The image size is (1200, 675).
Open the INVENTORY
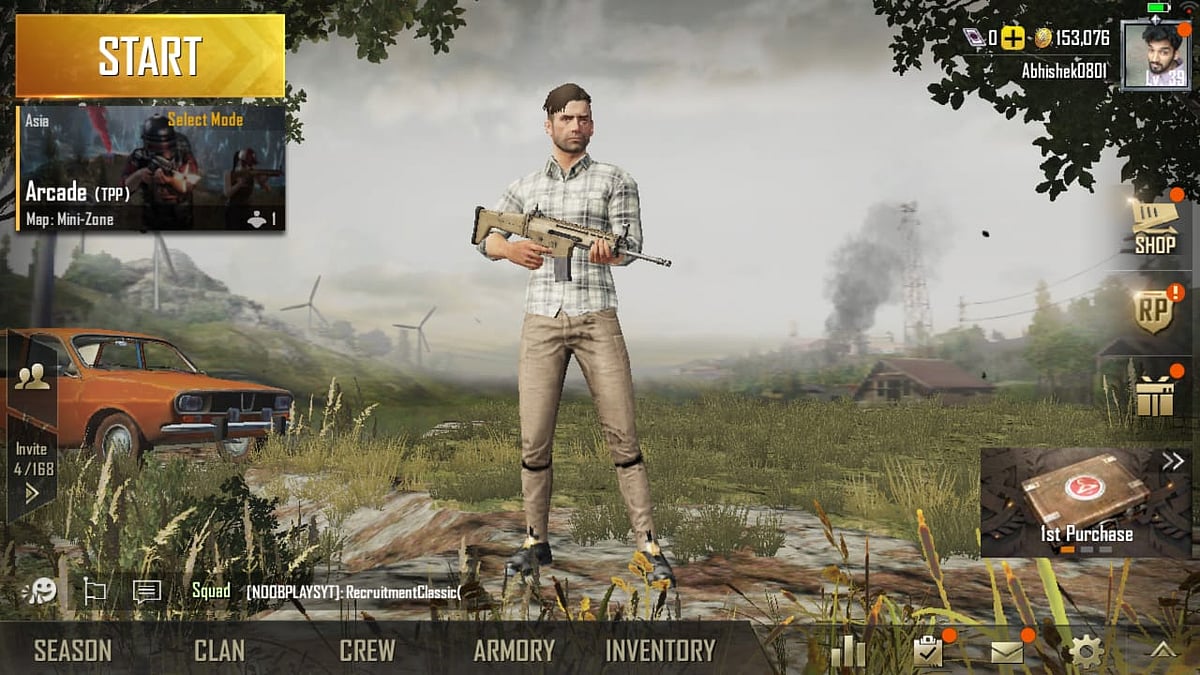pos(660,651)
